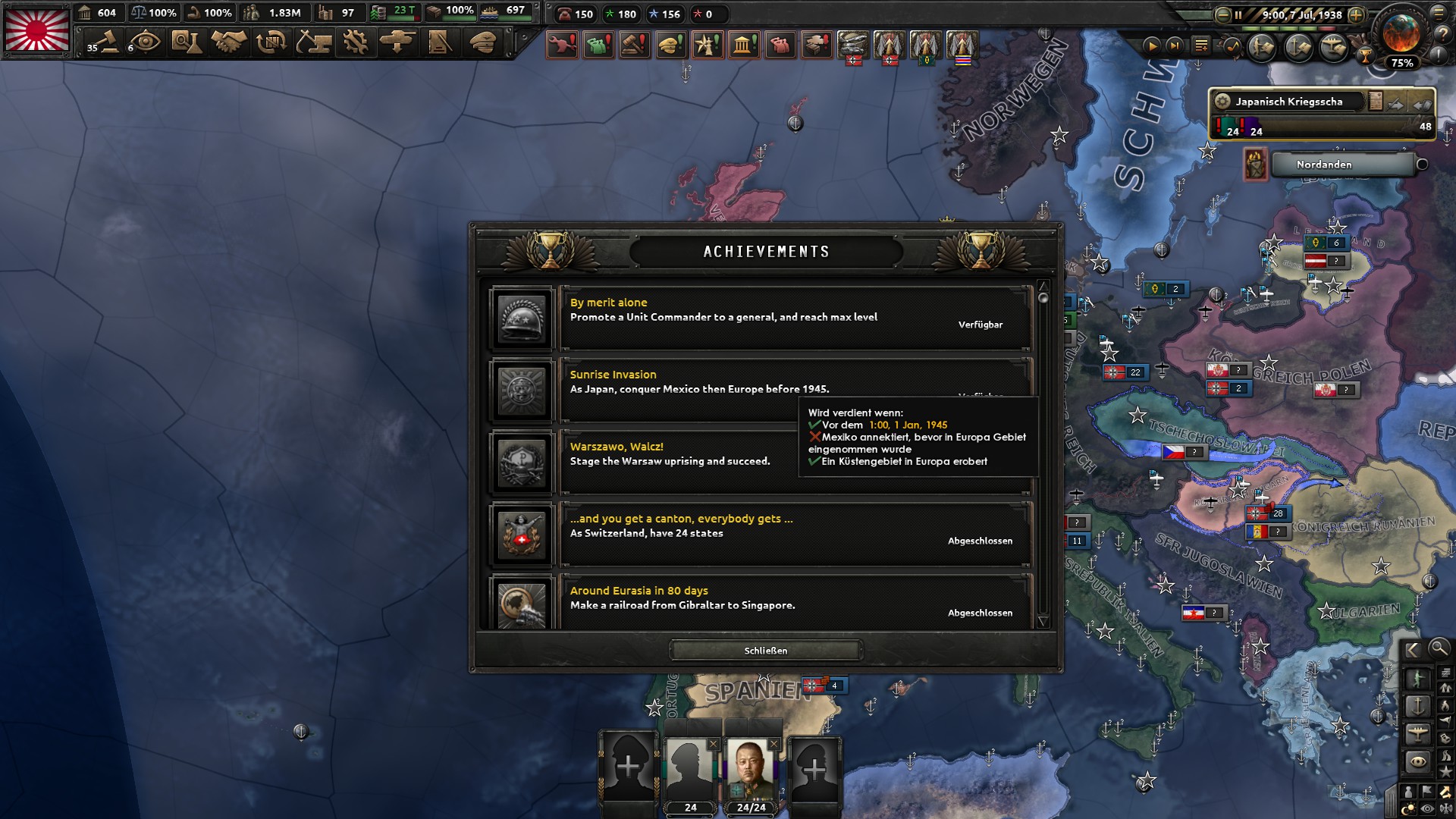Open the Intelligence Agency eye icon

[x=146, y=43]
